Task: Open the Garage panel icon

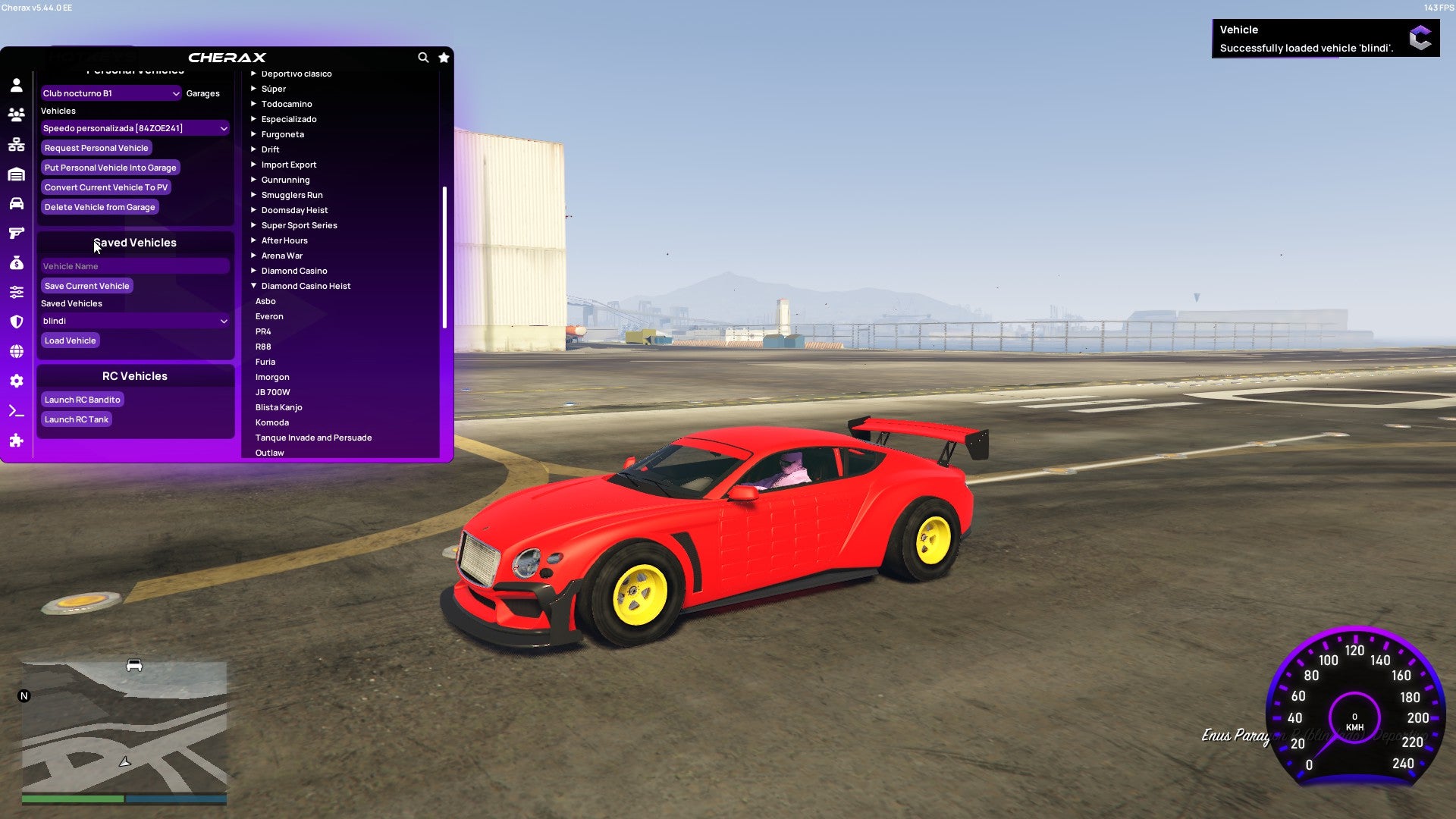Action: [x=16, y=174]
